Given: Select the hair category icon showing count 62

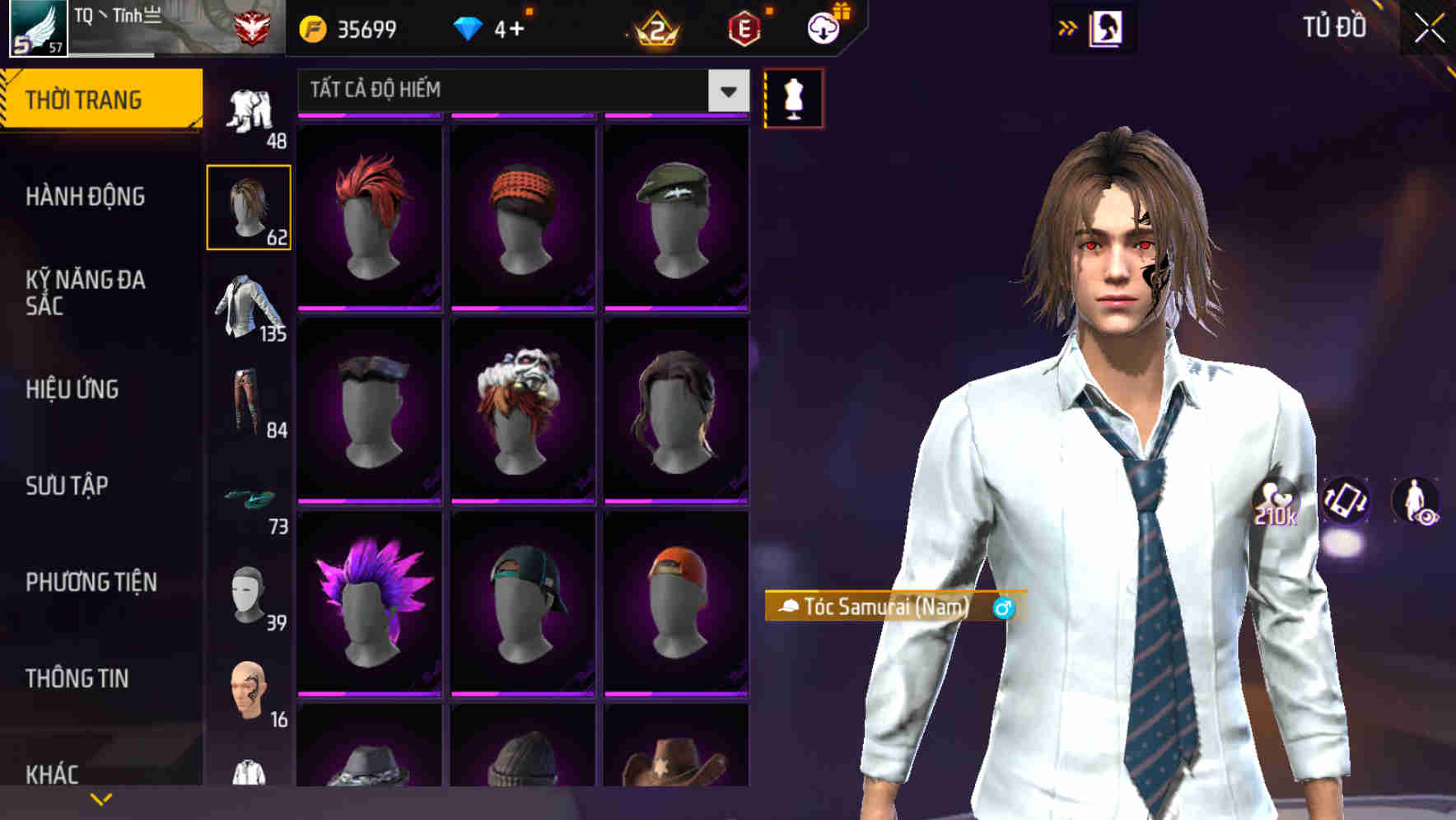Looking at the screenshot, I should pyautogui.click(x=250, y=206).
